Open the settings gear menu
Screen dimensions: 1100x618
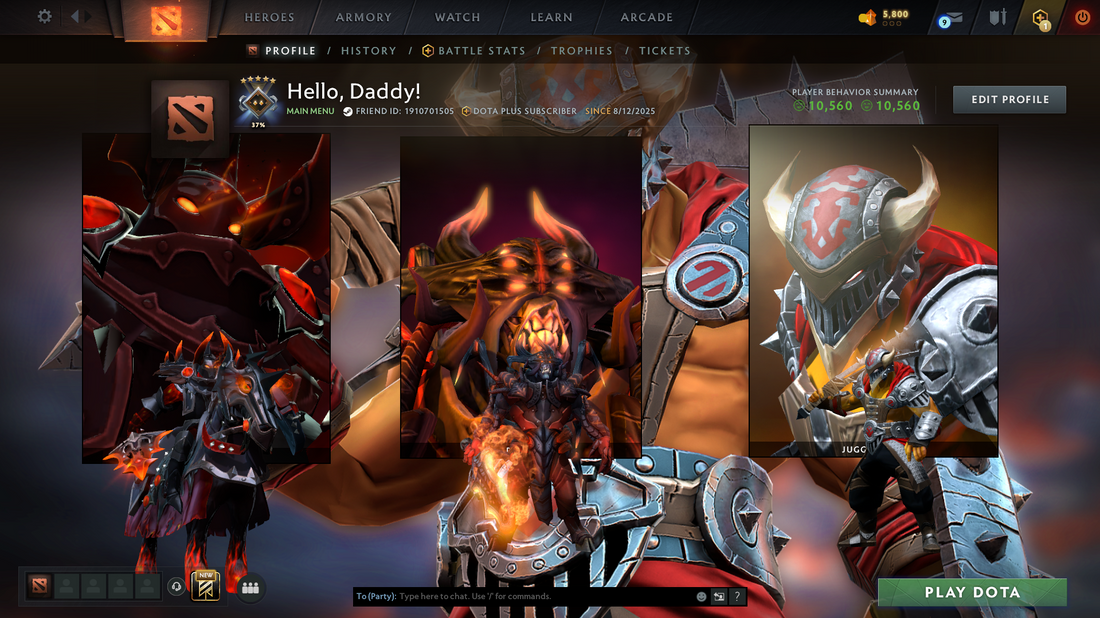(x=44, y=17)
